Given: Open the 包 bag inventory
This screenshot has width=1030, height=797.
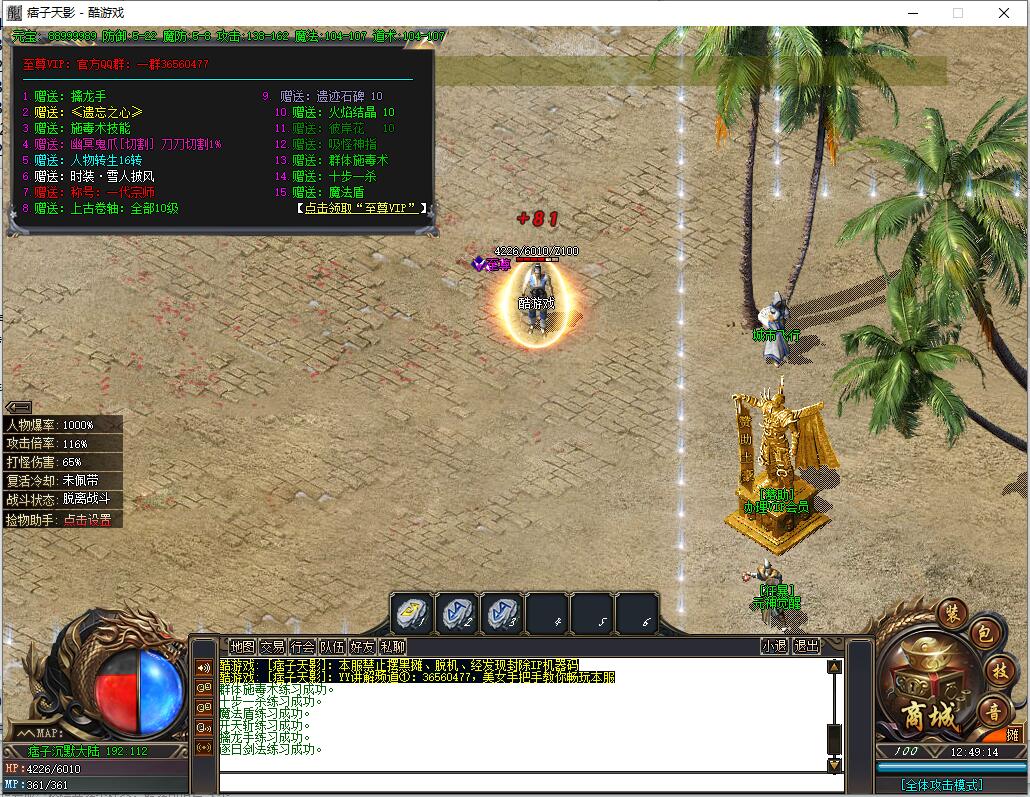Looking at the screenshot, I should click(x=984, y=634).
